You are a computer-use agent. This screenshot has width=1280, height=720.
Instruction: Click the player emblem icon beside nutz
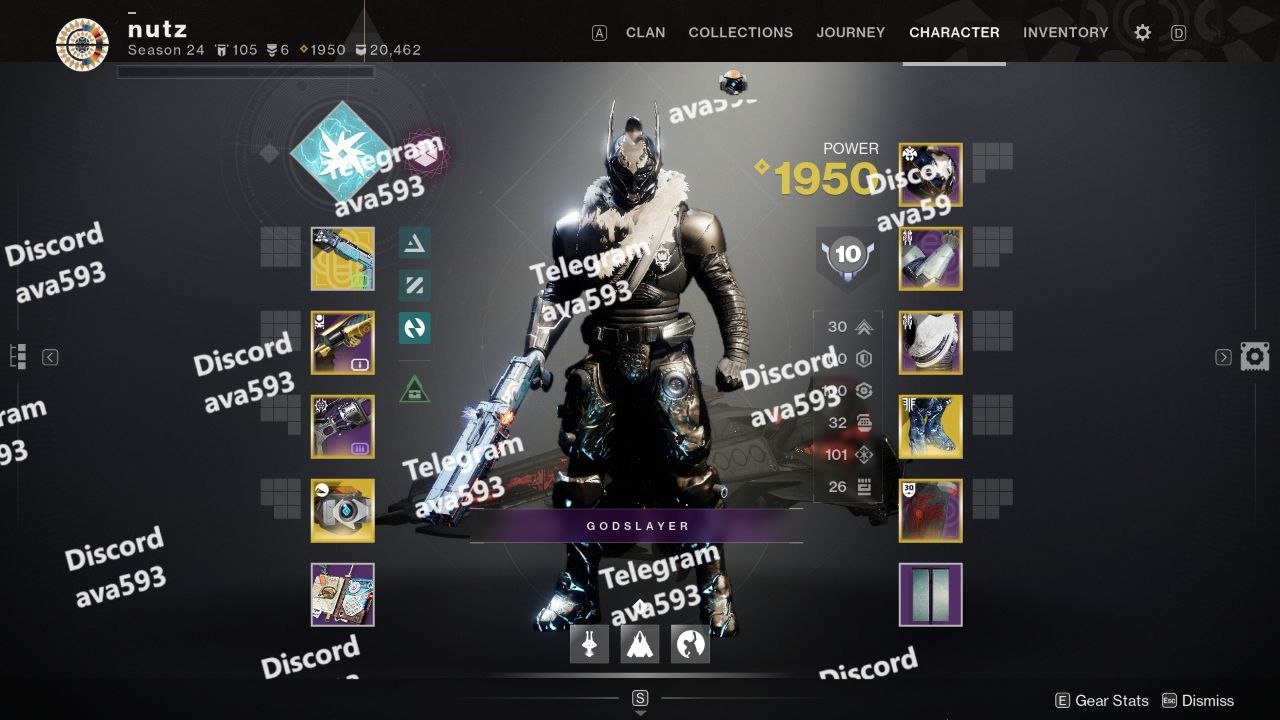coord(82,44)
